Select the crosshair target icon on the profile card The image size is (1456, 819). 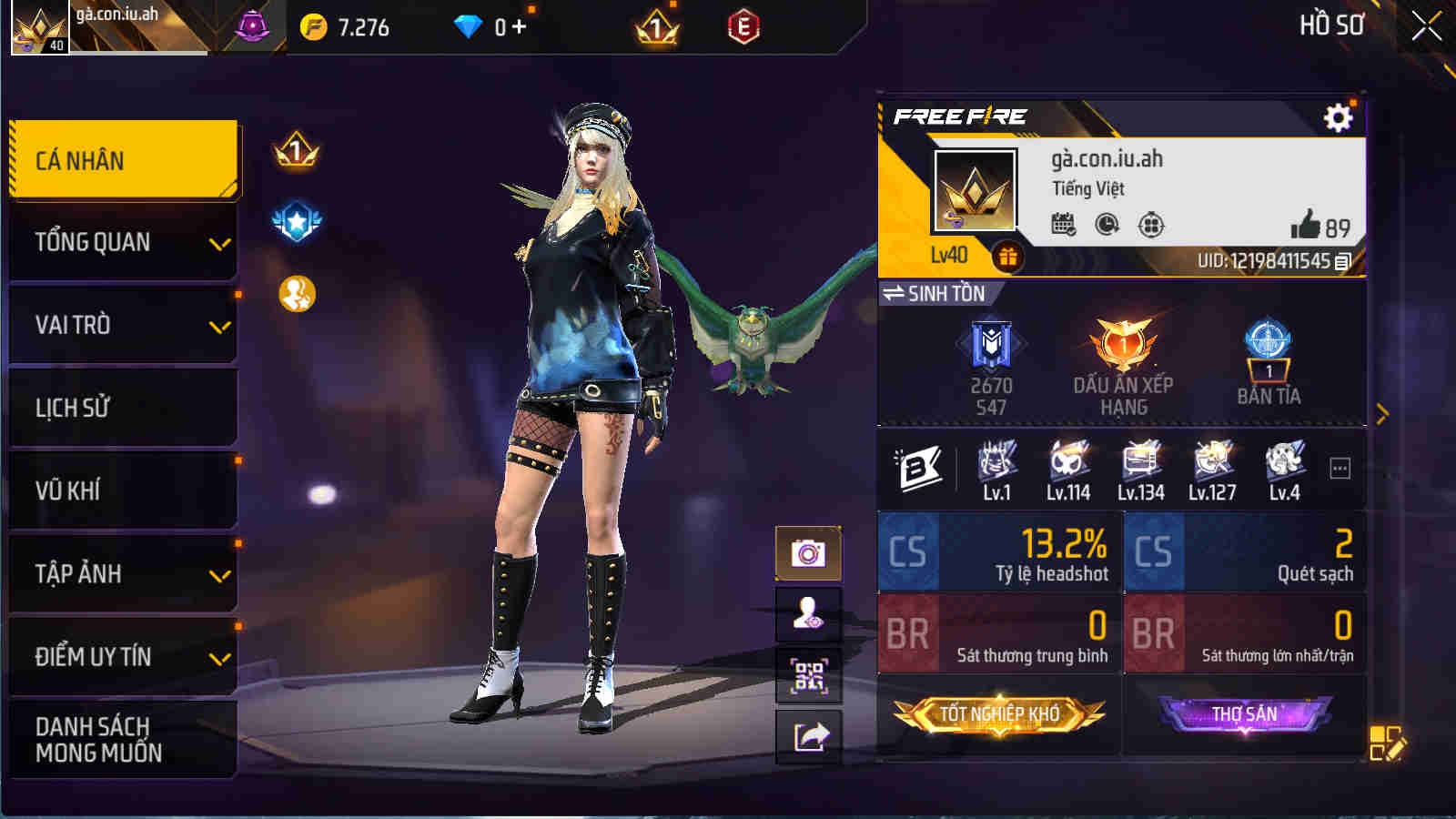1151,225
